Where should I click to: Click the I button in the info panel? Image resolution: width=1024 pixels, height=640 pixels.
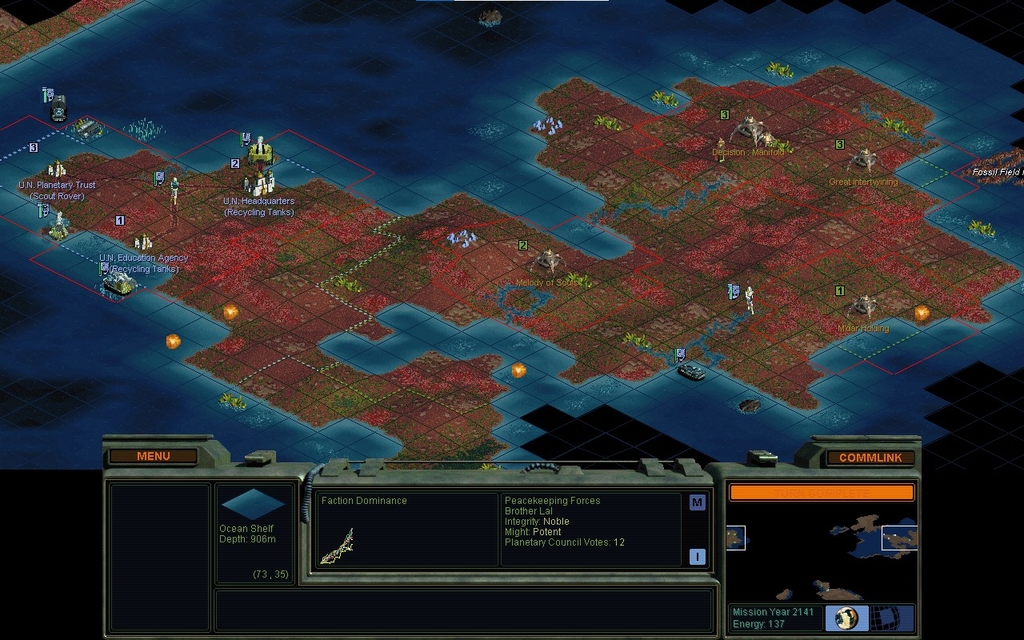(697, 557)
